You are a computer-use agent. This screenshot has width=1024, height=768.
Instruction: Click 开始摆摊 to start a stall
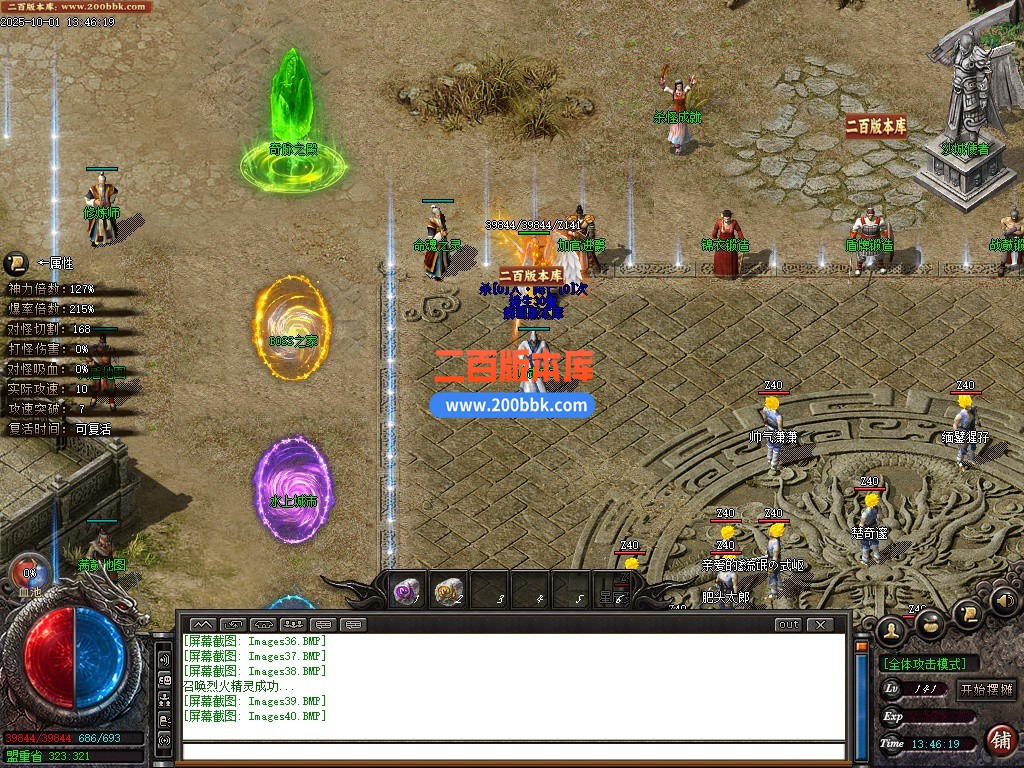coord(986,690)
